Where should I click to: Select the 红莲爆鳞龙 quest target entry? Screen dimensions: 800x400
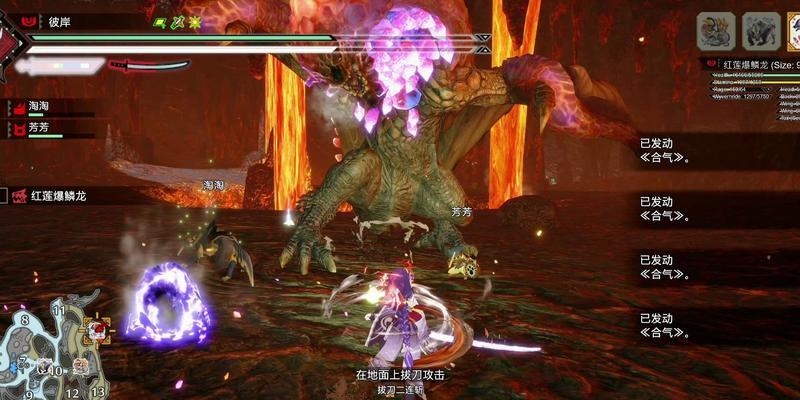pos(60,196)
